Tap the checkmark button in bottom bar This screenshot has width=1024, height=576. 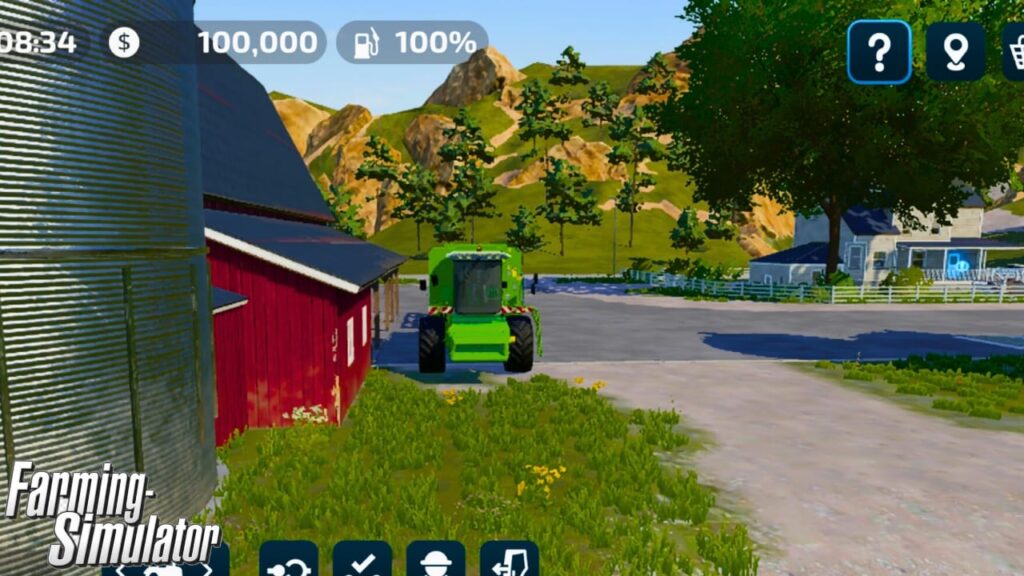[362, 562]
